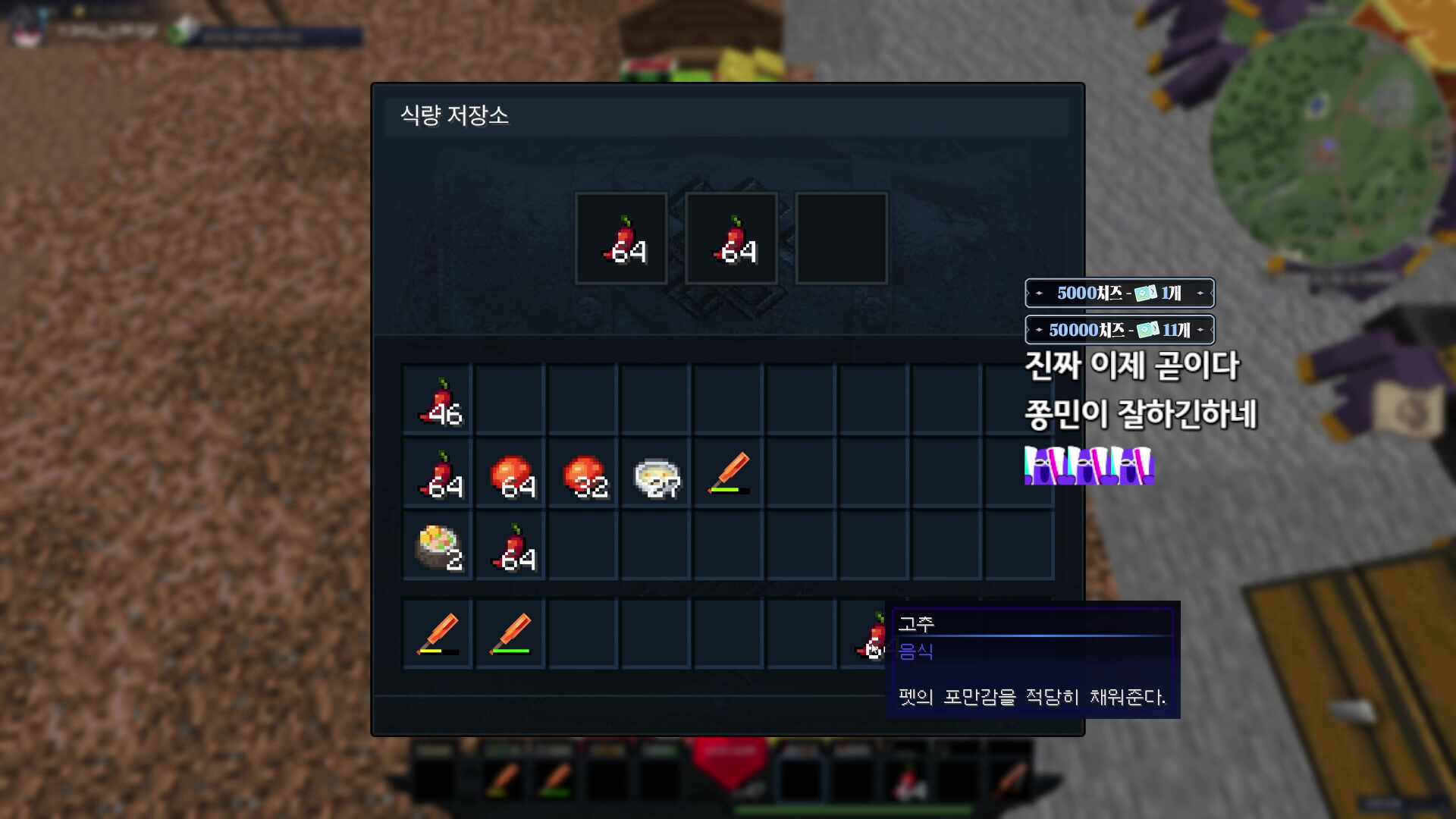Pick up the apple stack of 32
The height and width of the screenshot is (819, 1456).
(x=583, y=474)
